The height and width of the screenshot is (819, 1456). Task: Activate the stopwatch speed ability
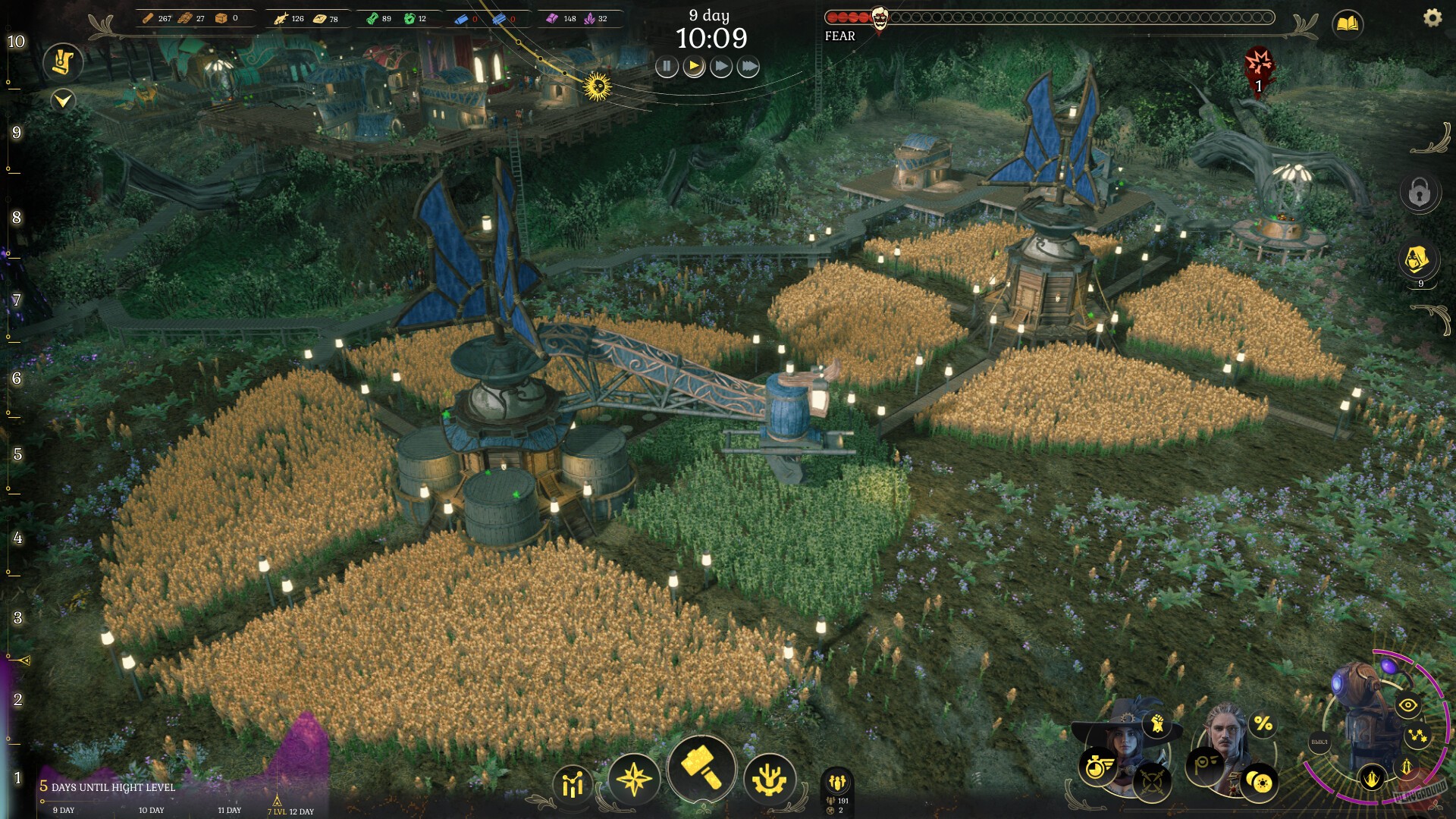(x=1096, y=767)
